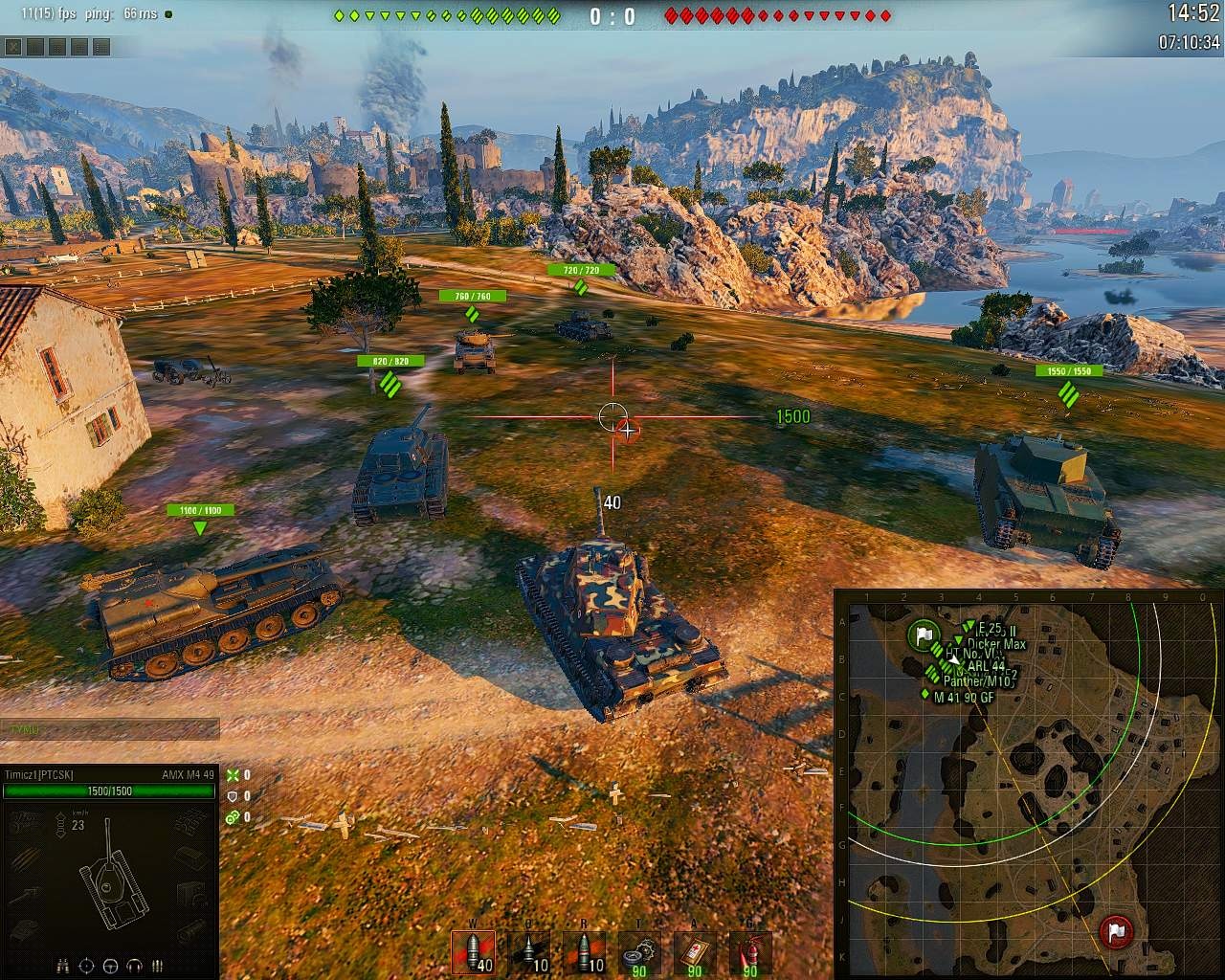Activate the fire extinguisher consumable

tap(750, 951)
